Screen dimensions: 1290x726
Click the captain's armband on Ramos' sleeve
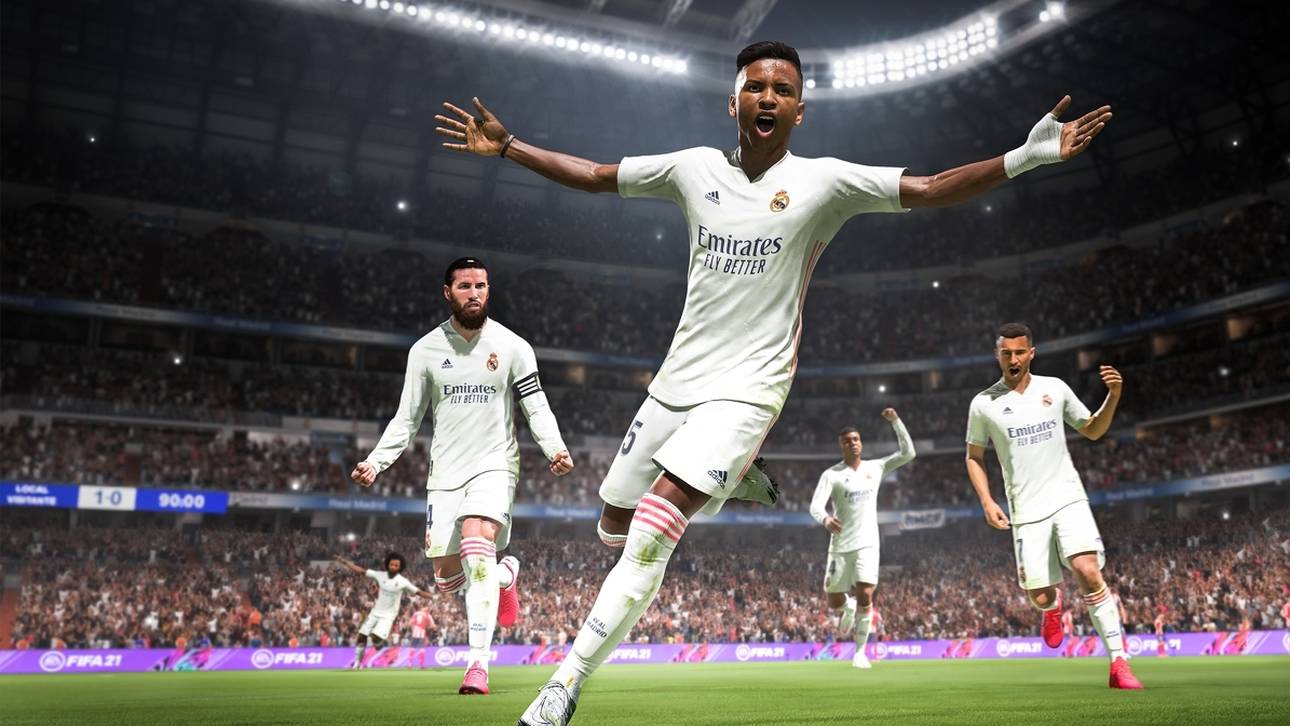pos(529,386)
